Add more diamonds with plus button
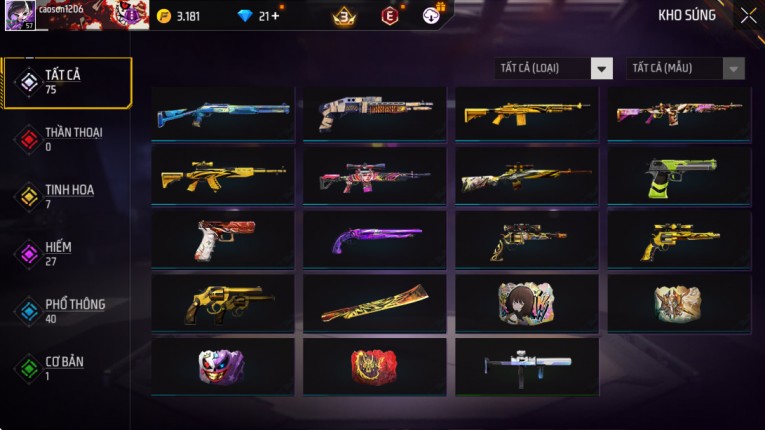Image resolution: width=765 pixels, height=430 pixels. coord(276,16)
